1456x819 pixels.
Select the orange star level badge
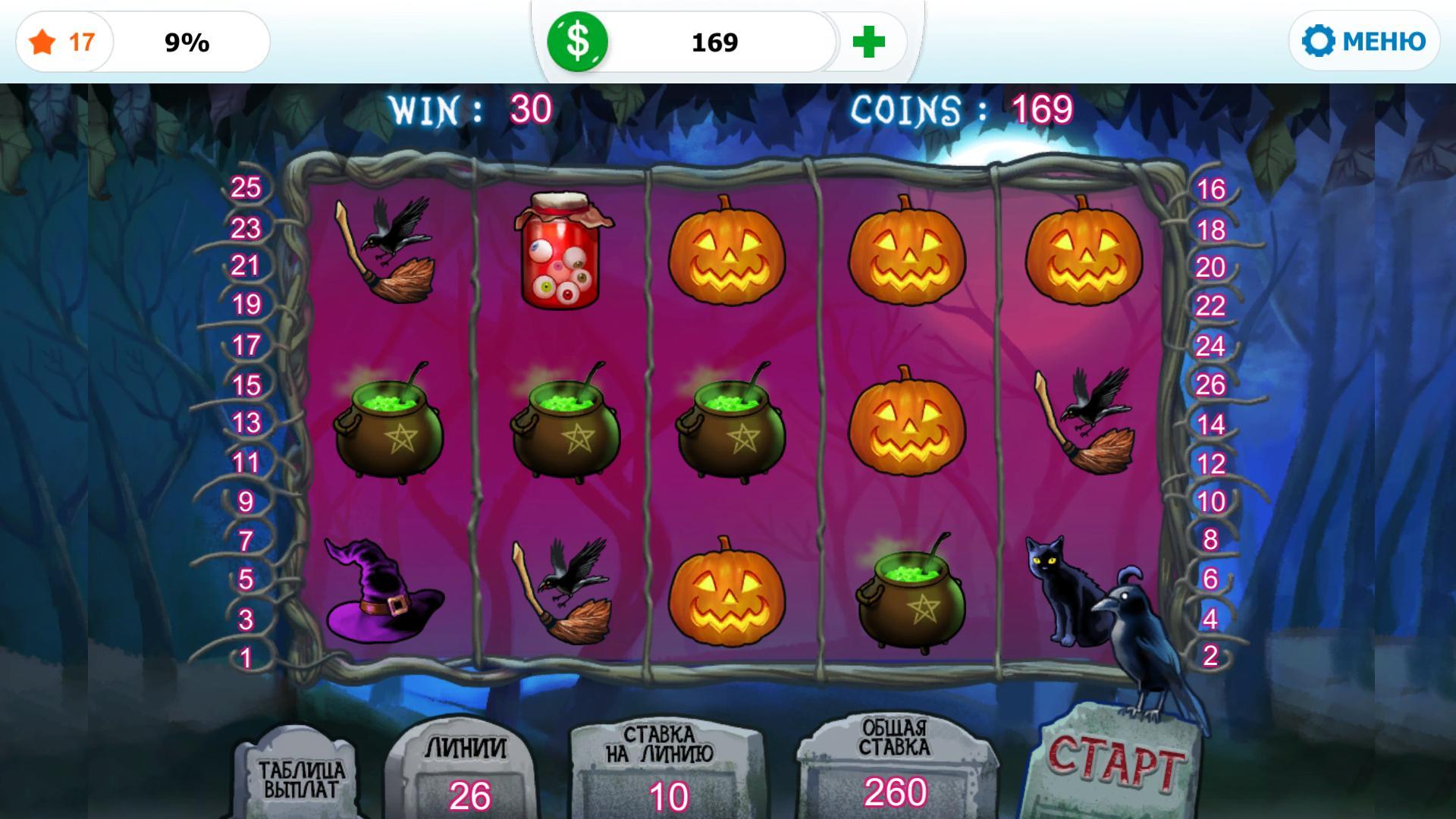[x=43, y=42]
